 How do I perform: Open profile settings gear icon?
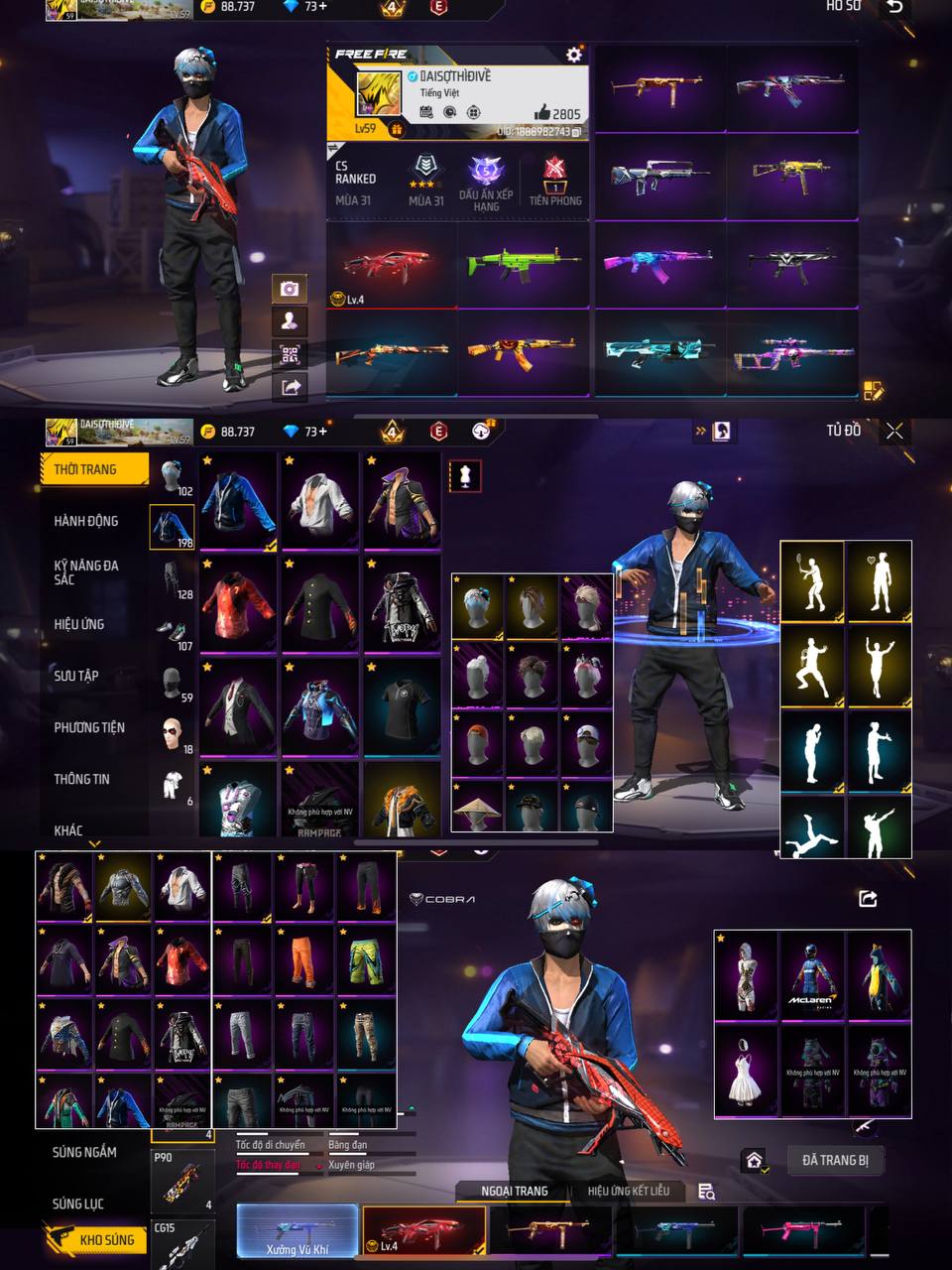(573, 55)
